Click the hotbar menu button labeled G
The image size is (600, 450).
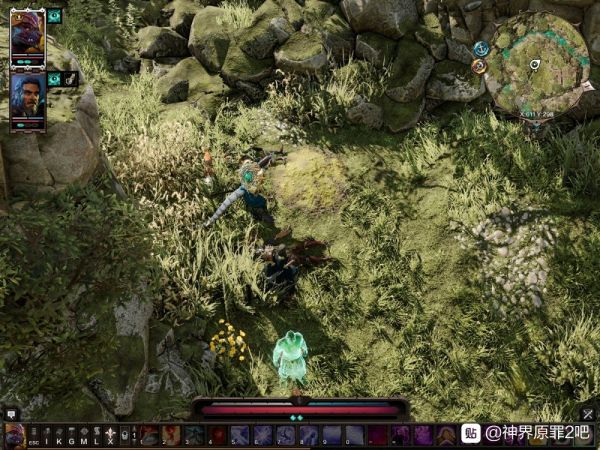71,435
